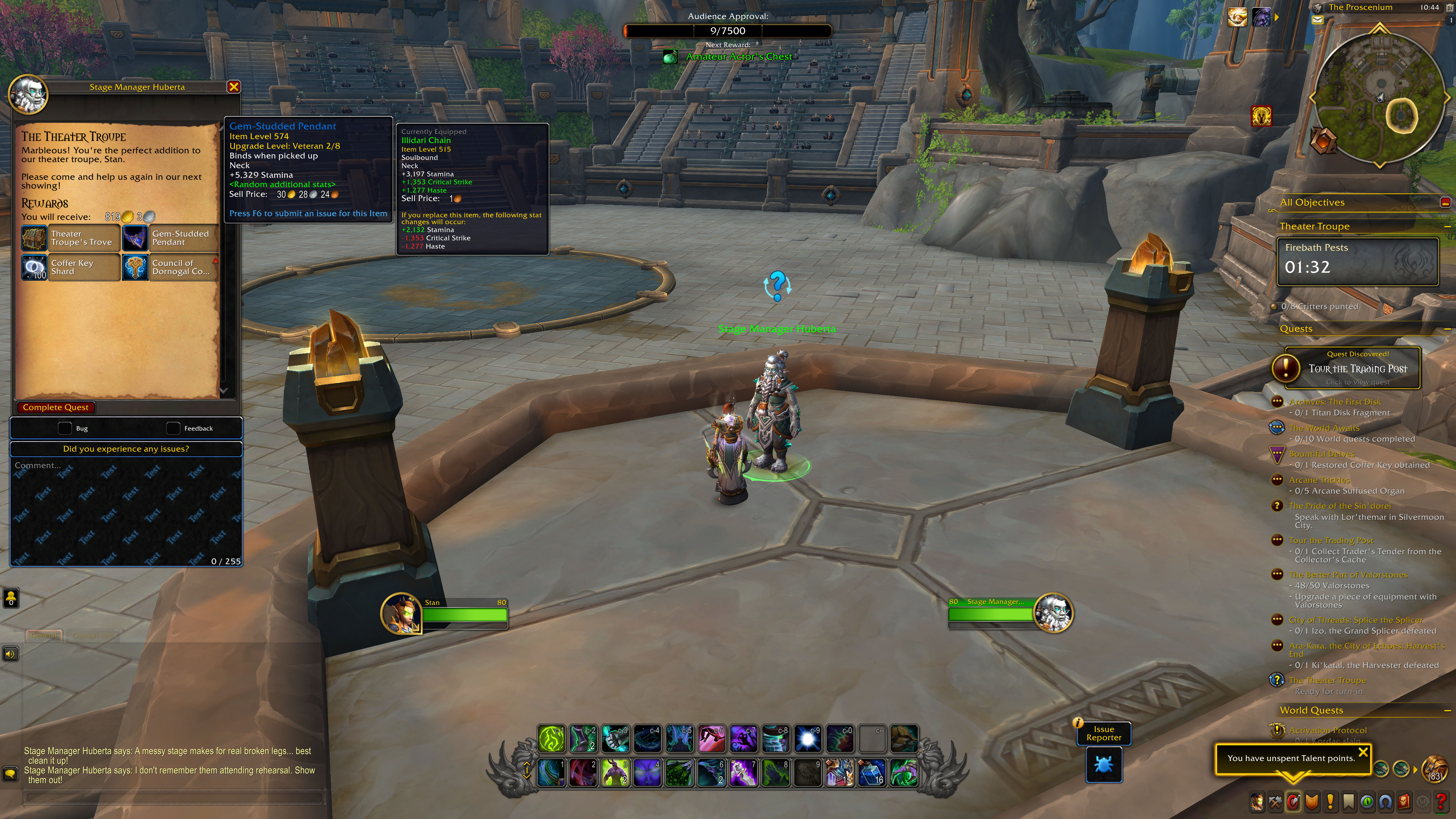Complete the Theater Troupe quest

pos(55,408)
